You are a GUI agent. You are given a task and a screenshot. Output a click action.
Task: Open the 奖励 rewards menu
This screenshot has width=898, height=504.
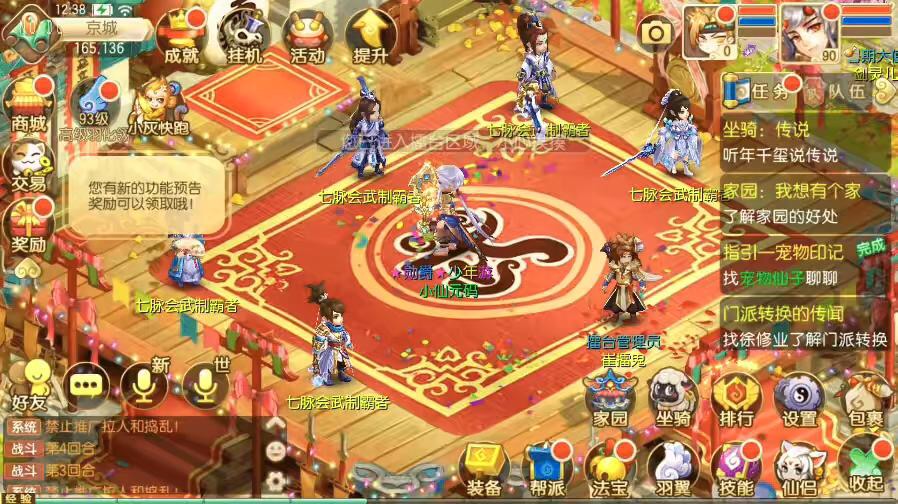29,228
